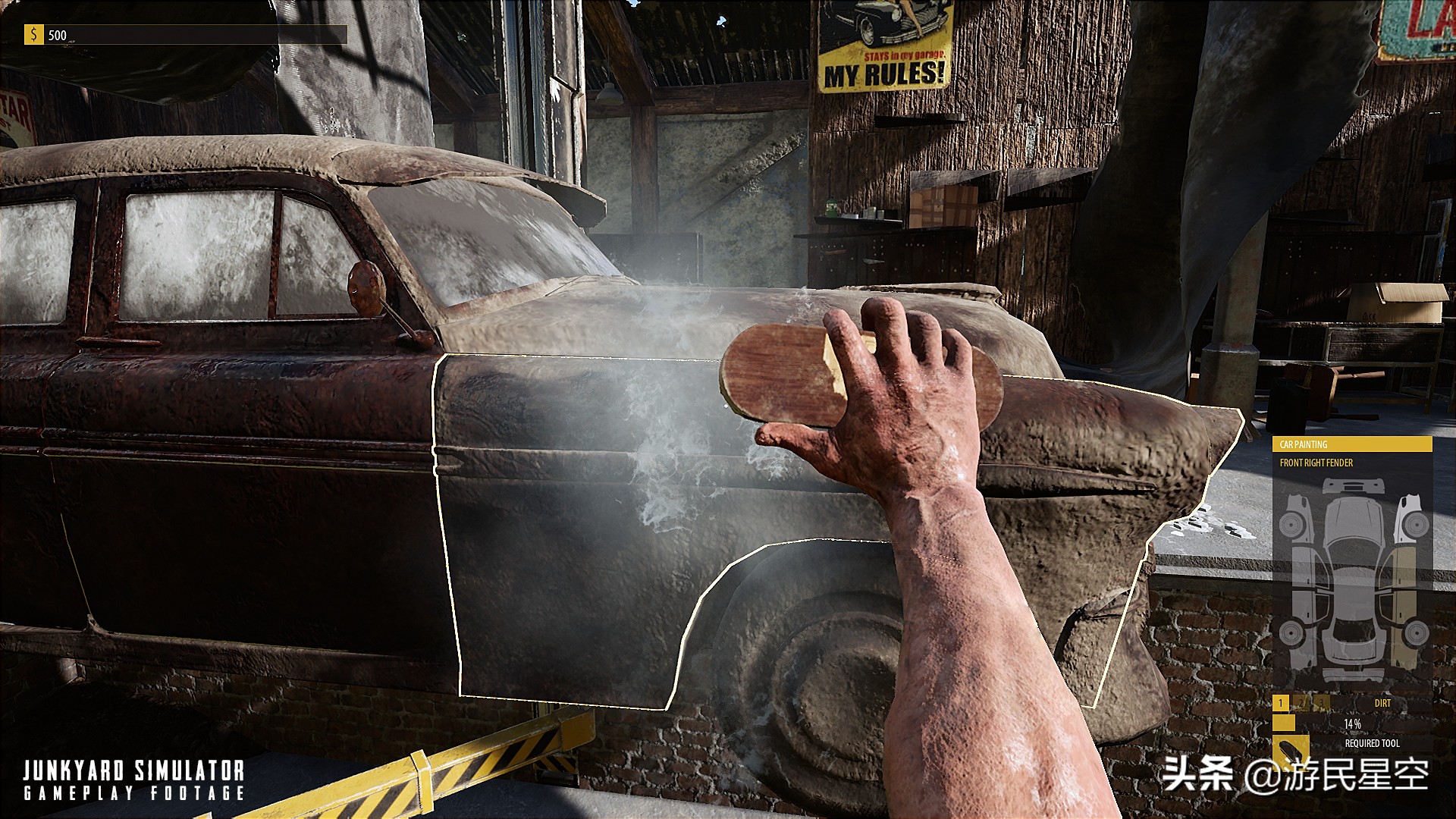Viewport: 1456px width, 819px height.
Task: Select the front bumper on the car diagram
Action: pos(1353,487)
